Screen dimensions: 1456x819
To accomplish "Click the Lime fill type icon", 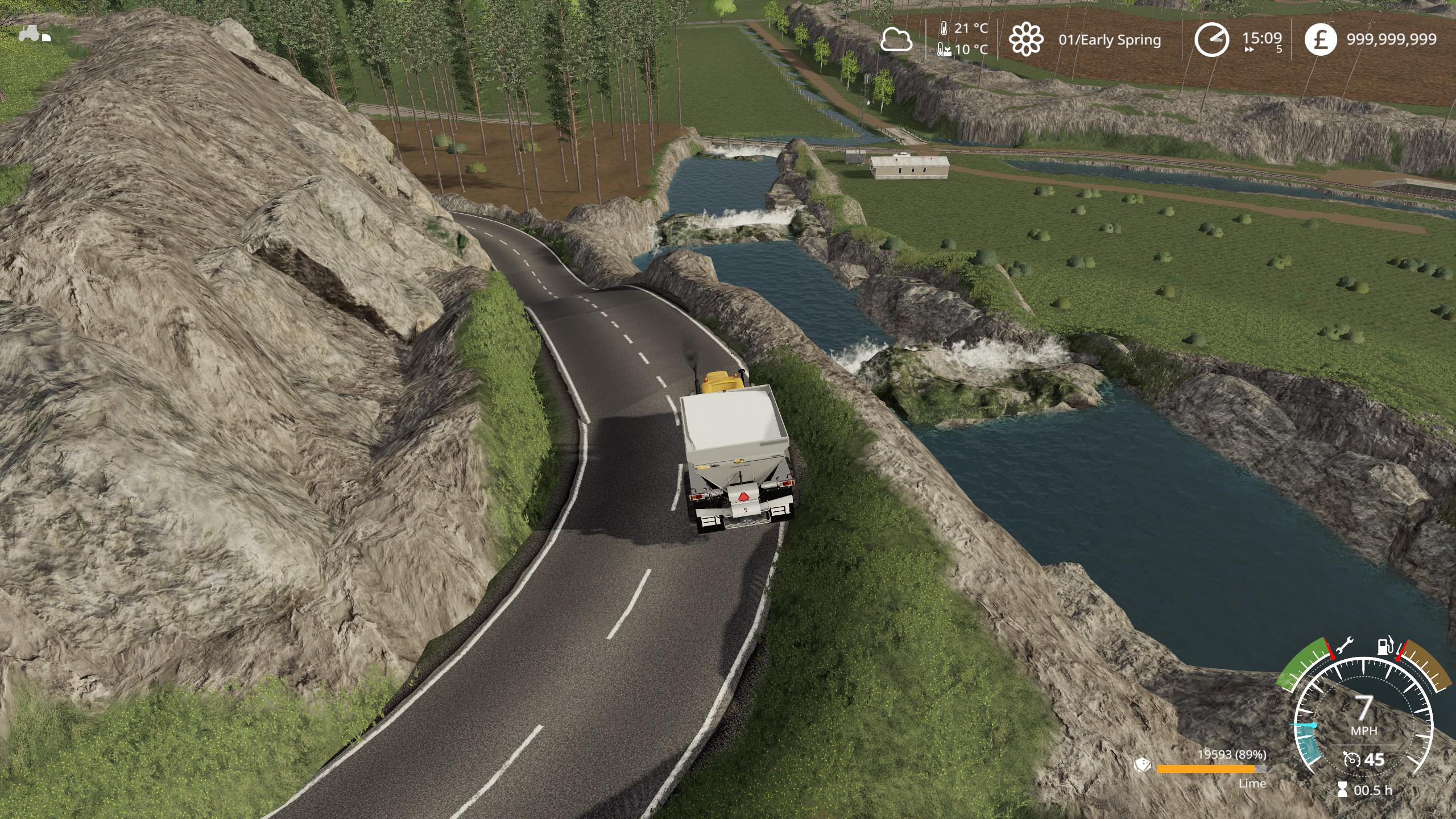I will (1143, 765).
